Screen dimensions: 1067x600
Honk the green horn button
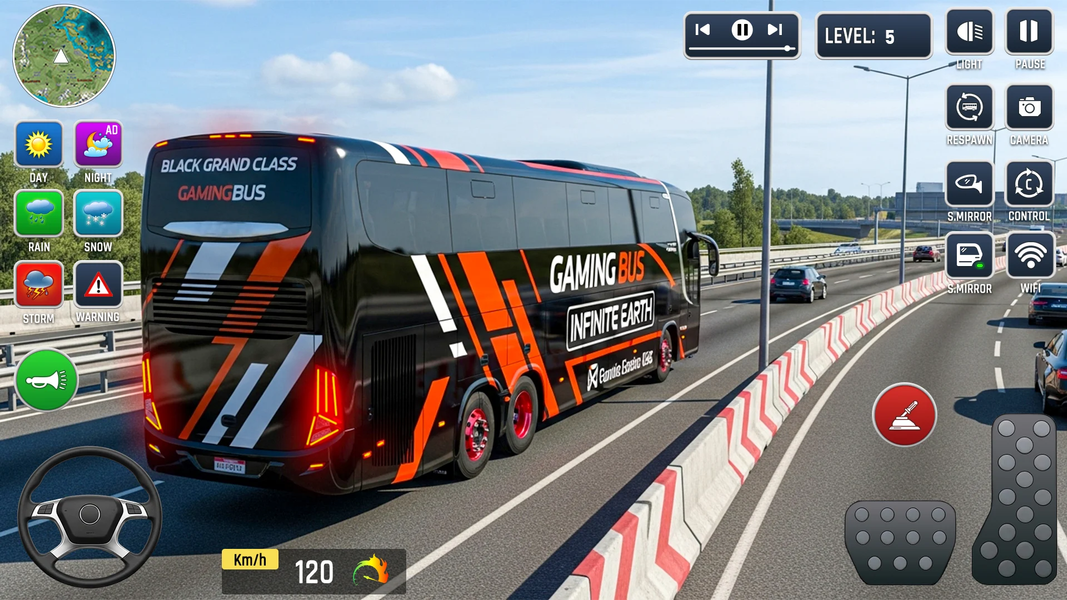[x=46, y=379]
